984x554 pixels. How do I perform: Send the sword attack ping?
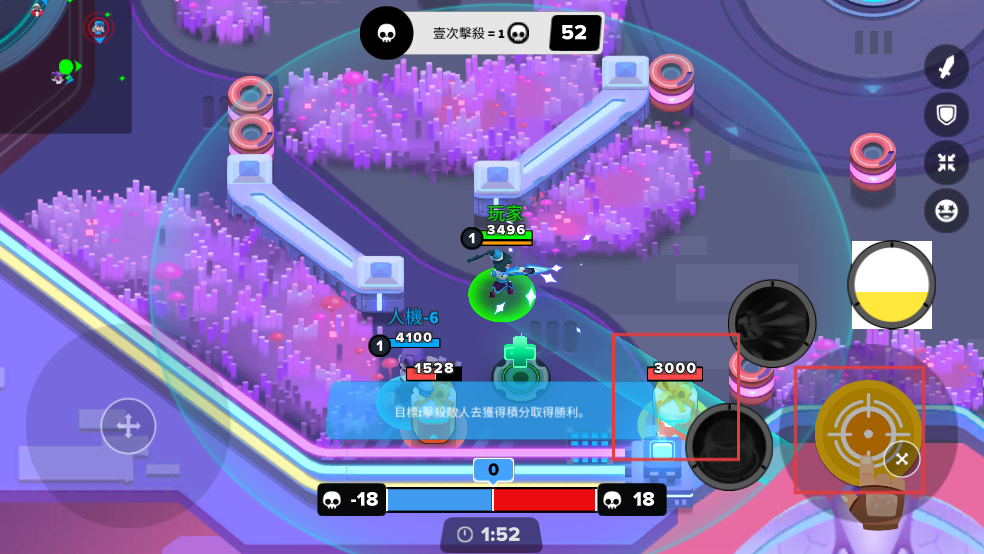pyautogui.click(x=946, y=67)
